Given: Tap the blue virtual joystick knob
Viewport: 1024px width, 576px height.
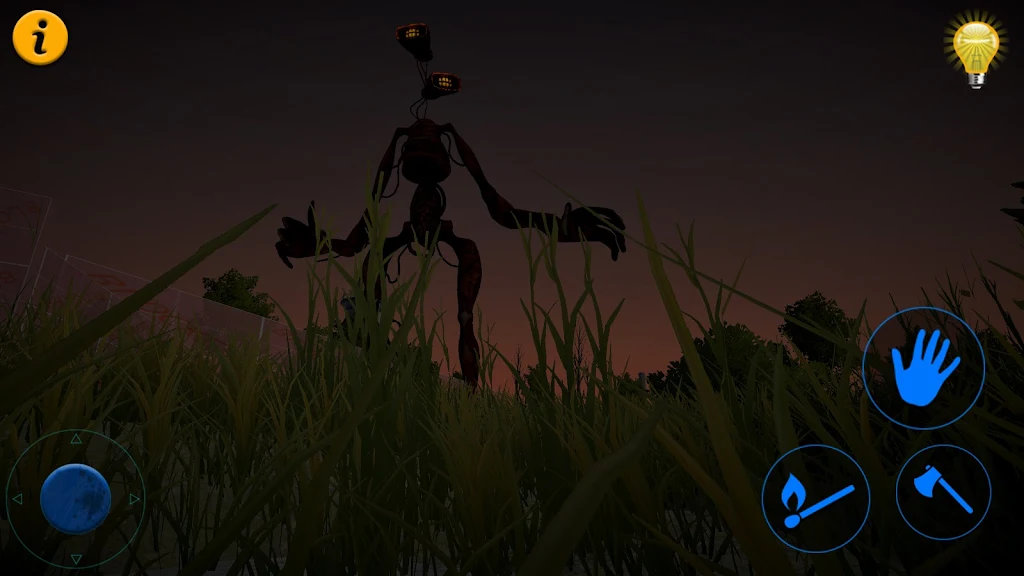Looking at the screenshot, I should pyautogui.click(x=75, y=498).
